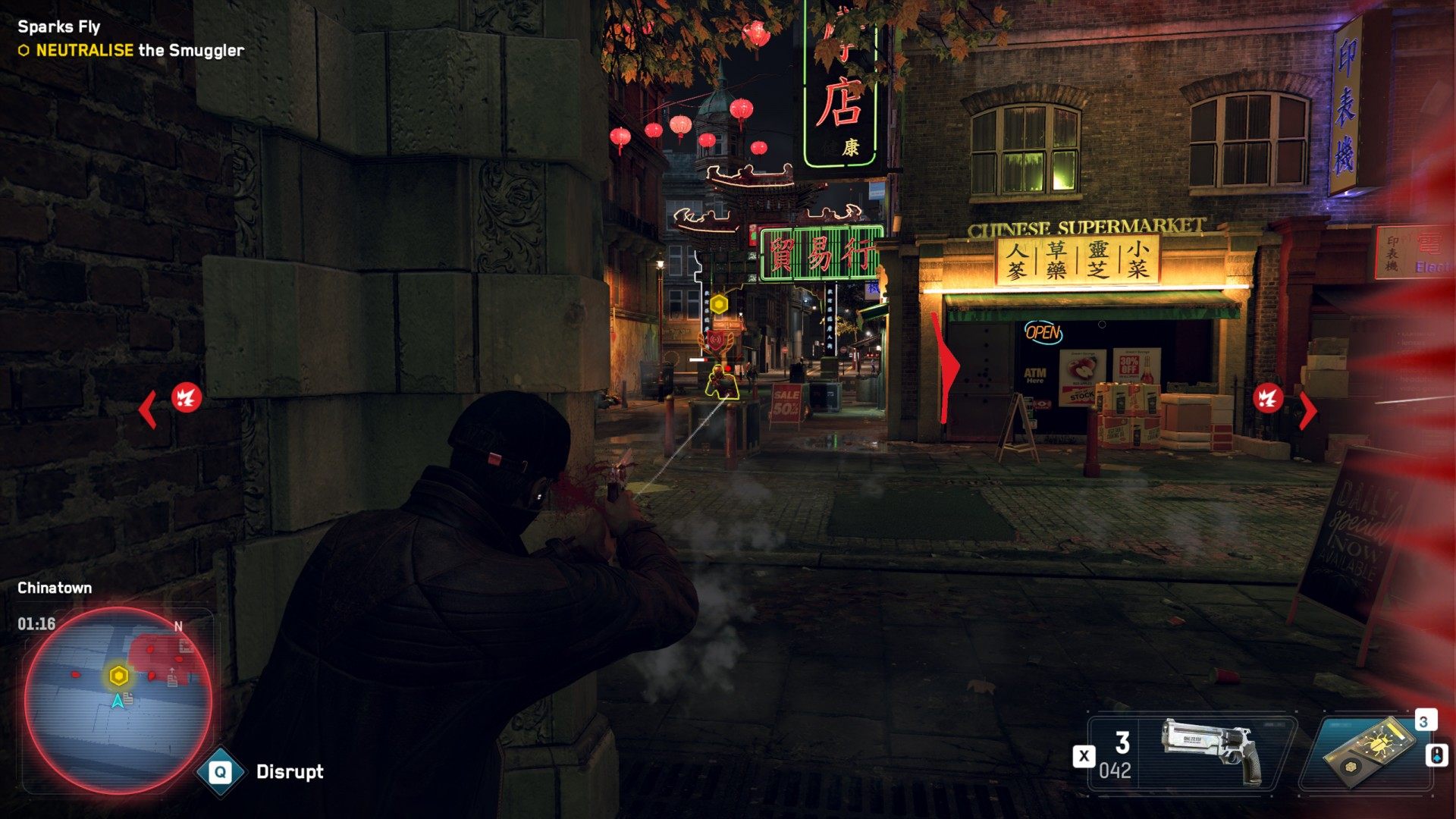The width and height of the screenshot is (1456, 819).
Task: Click the left red enemy threat indicator
Action: (187, 397)
